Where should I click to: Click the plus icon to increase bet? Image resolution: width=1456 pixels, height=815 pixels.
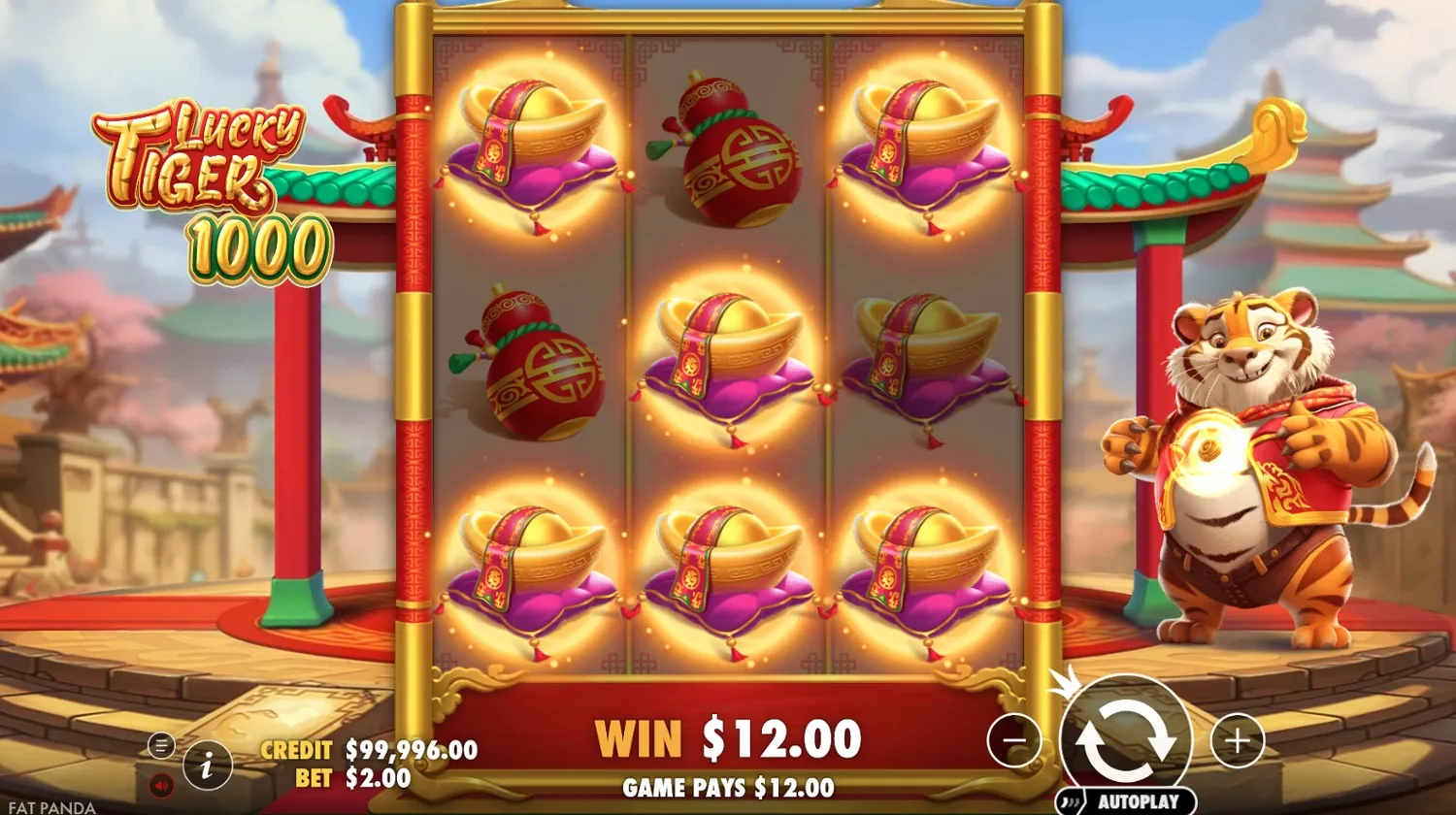point(1238,742)
